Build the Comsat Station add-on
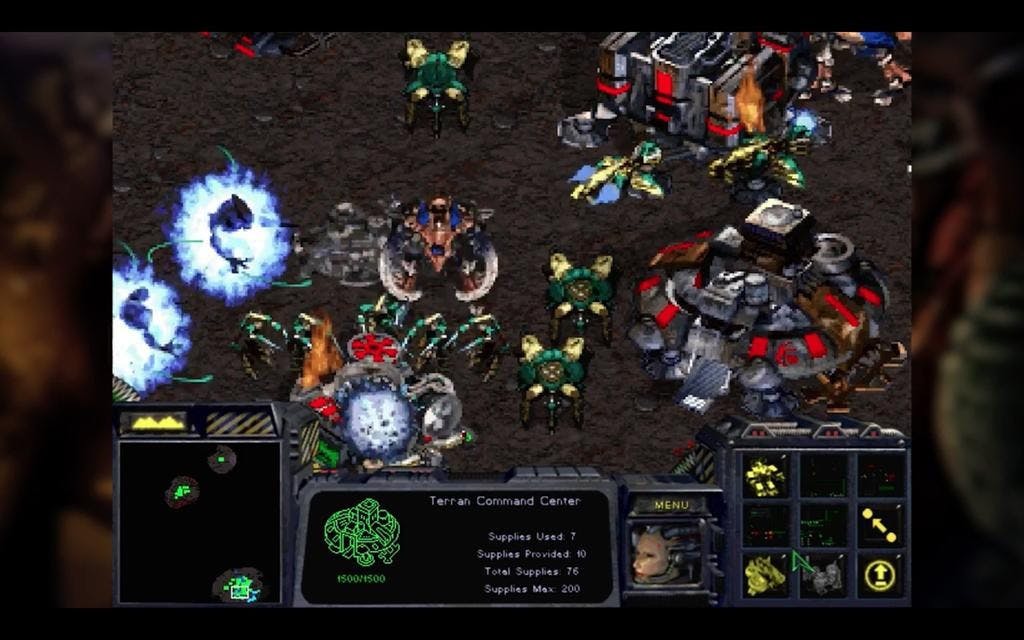Image resolution: width=1024 pixels, height=640 pixels. pos(765,575)
